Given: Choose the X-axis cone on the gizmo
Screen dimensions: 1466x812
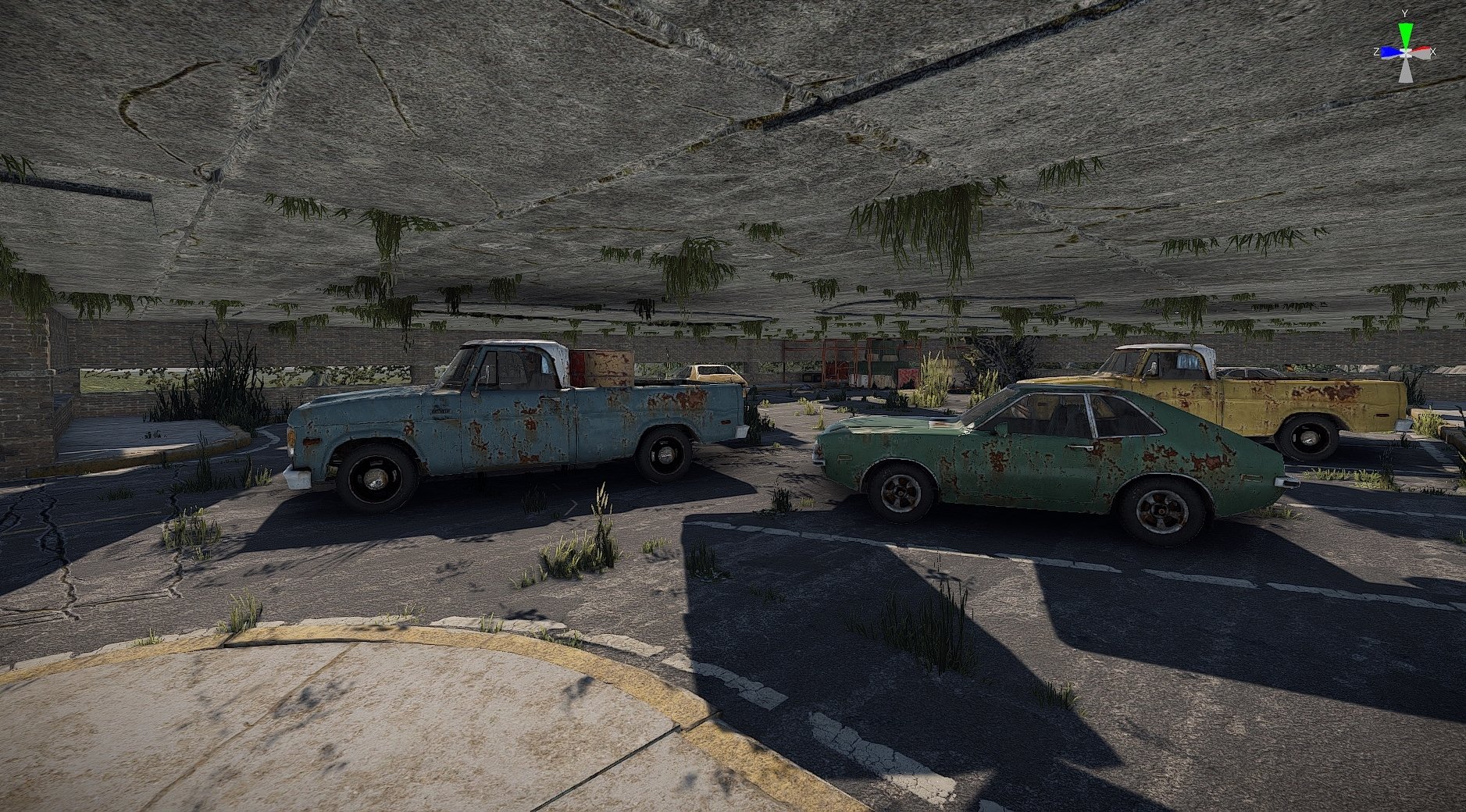Looking at the screenshot, I should (x=1422, y=52).
